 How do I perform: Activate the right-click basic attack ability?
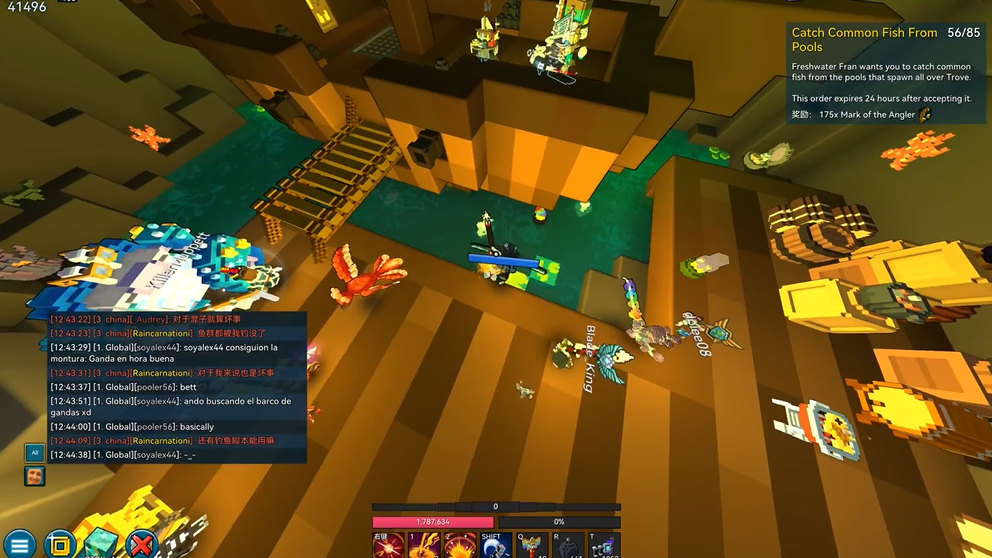tap(389, 546)
